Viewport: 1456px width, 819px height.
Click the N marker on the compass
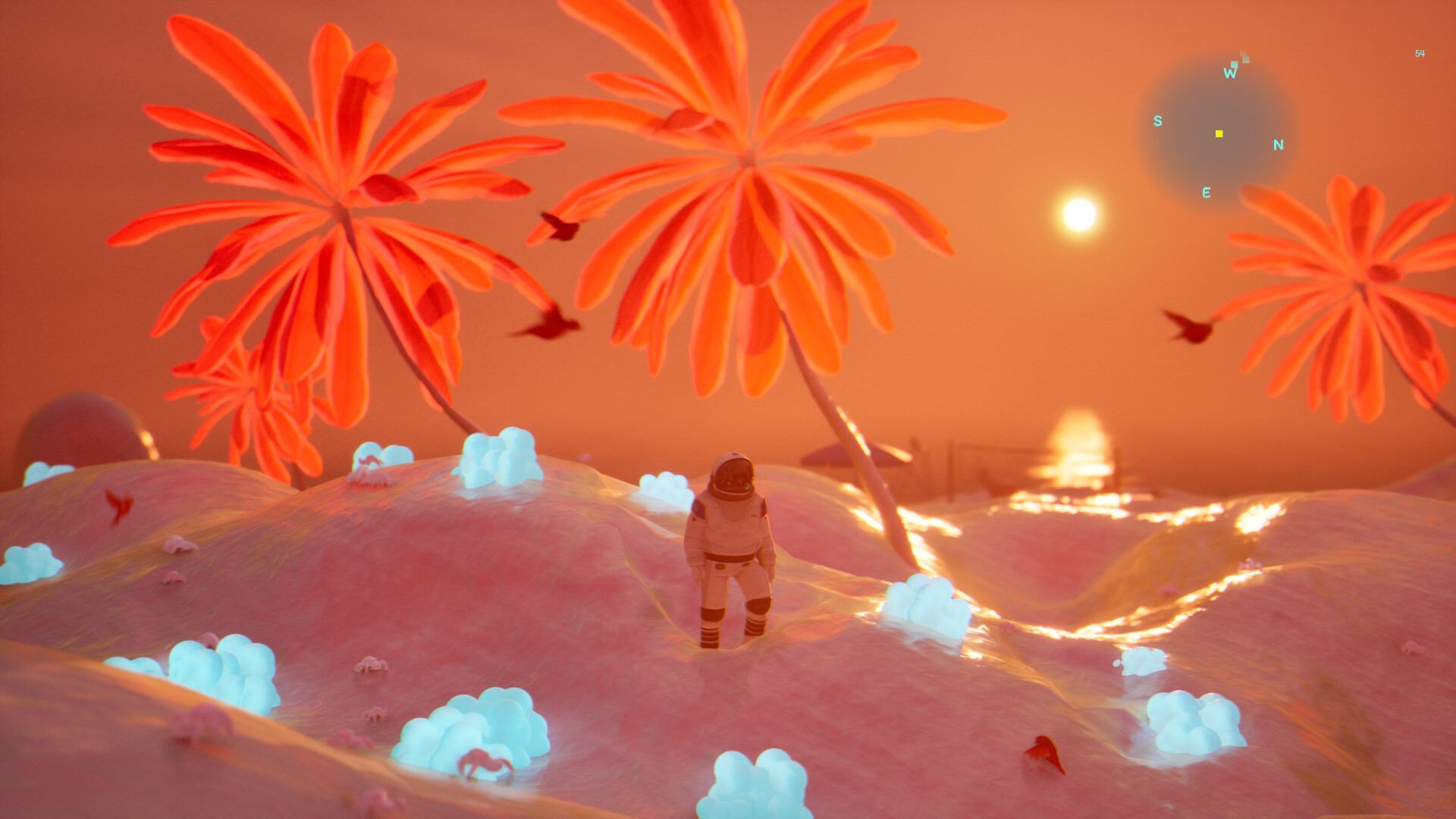tap(1278, 144)
